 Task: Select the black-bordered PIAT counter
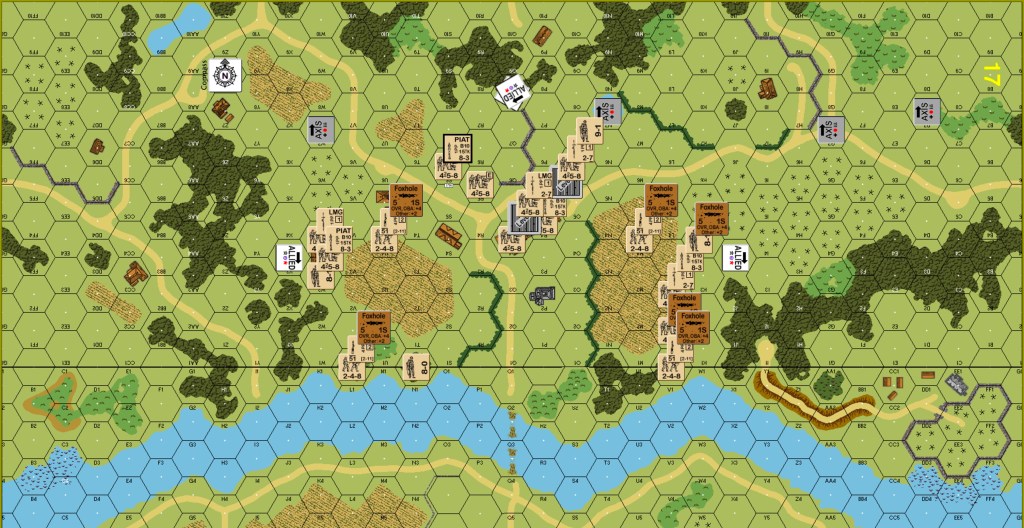[456, 146]
